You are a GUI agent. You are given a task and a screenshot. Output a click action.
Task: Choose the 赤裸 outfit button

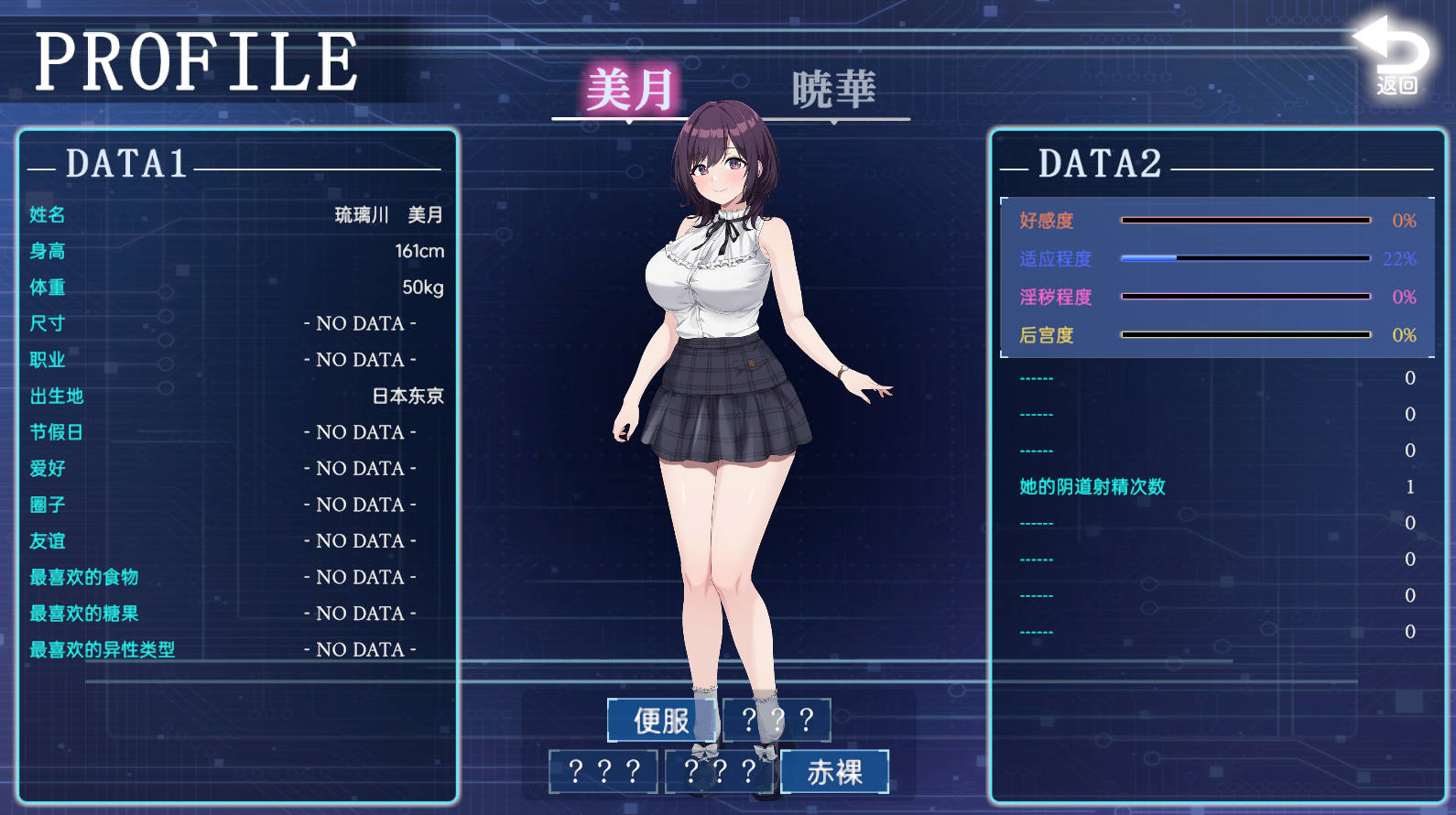(x=834, y=772)
